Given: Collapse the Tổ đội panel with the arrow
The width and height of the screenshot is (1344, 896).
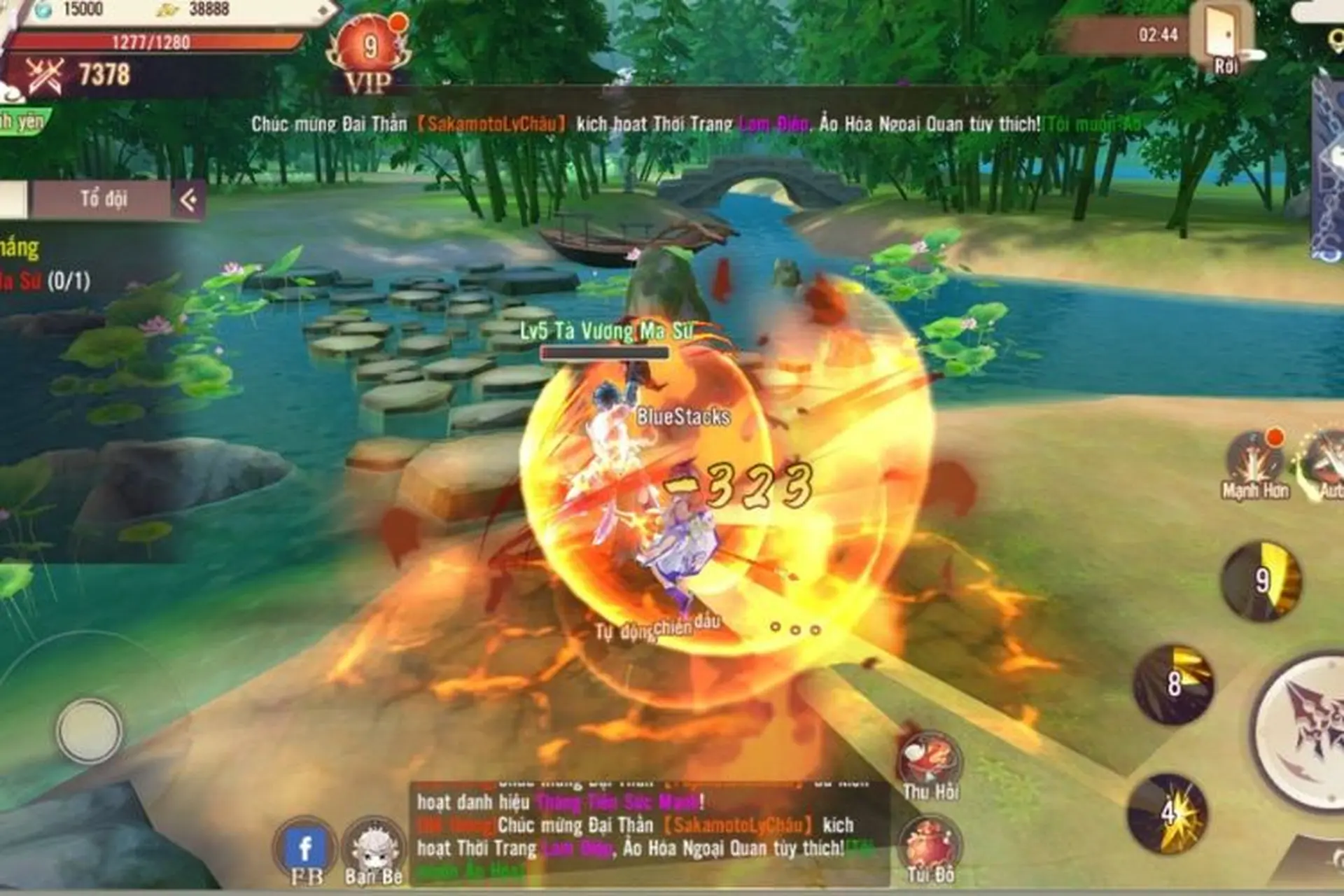Looking at the screenshot, I should pos(188,198).
